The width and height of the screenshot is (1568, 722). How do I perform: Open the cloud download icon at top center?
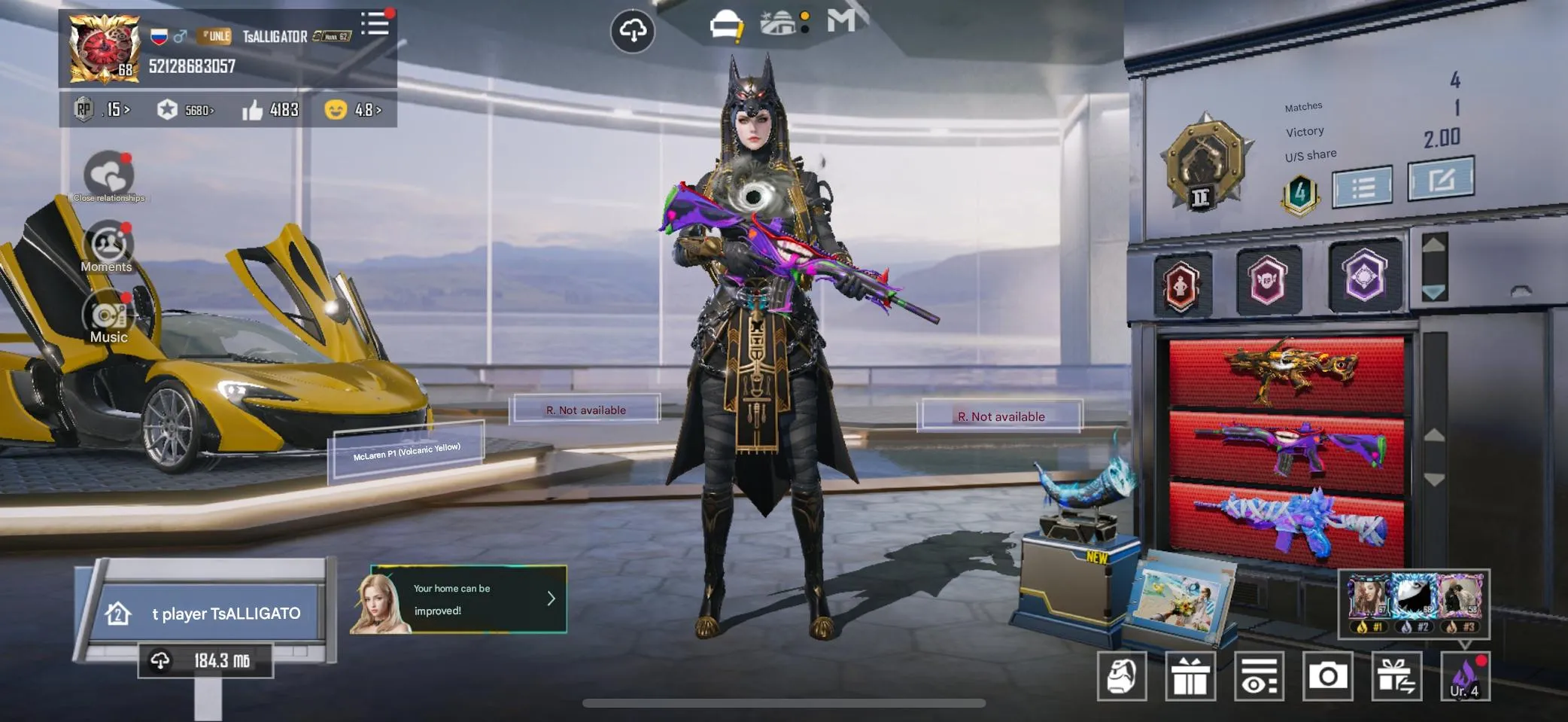(x=634, y=32)
